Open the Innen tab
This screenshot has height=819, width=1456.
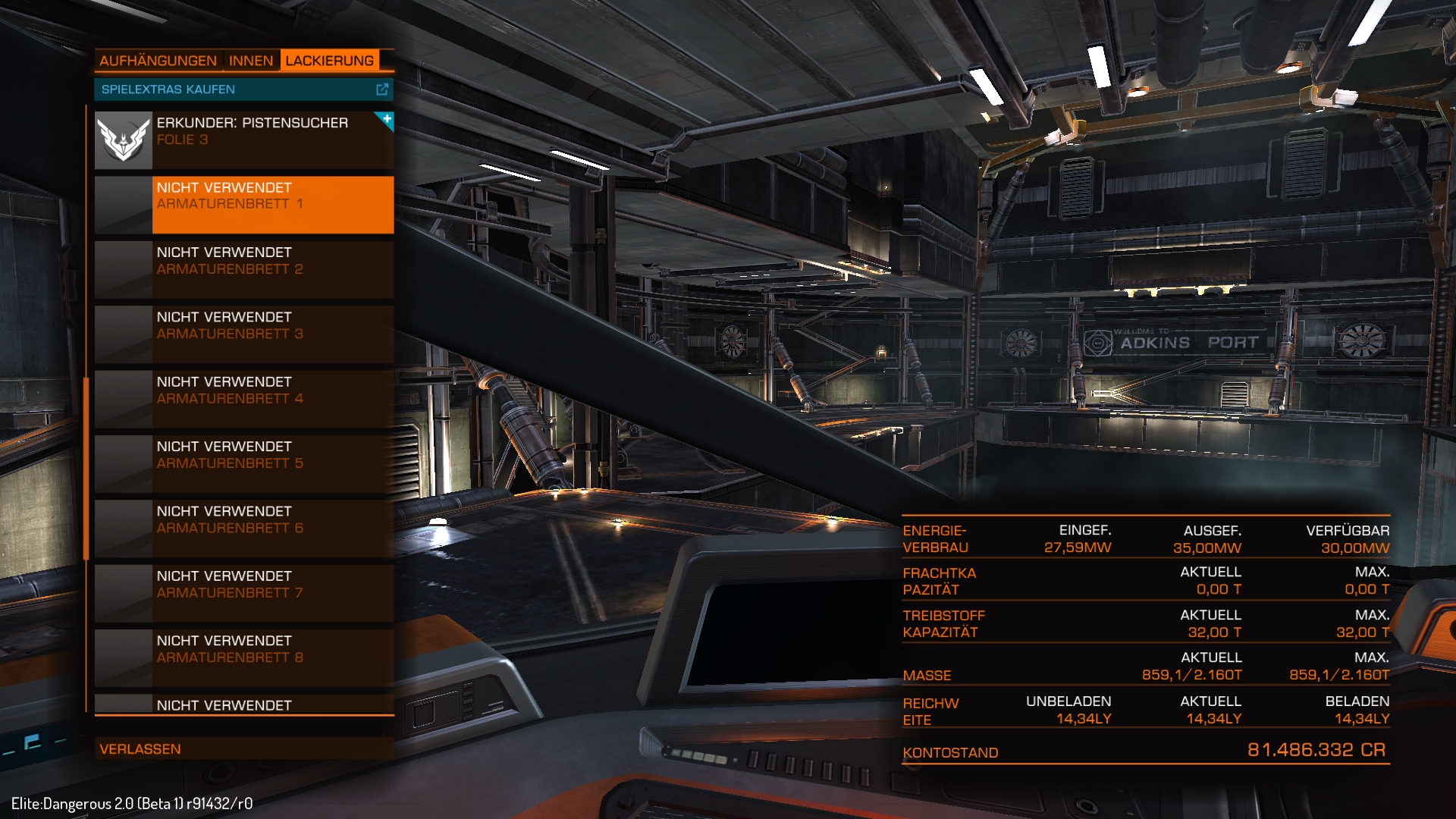[x=251, y=61]
